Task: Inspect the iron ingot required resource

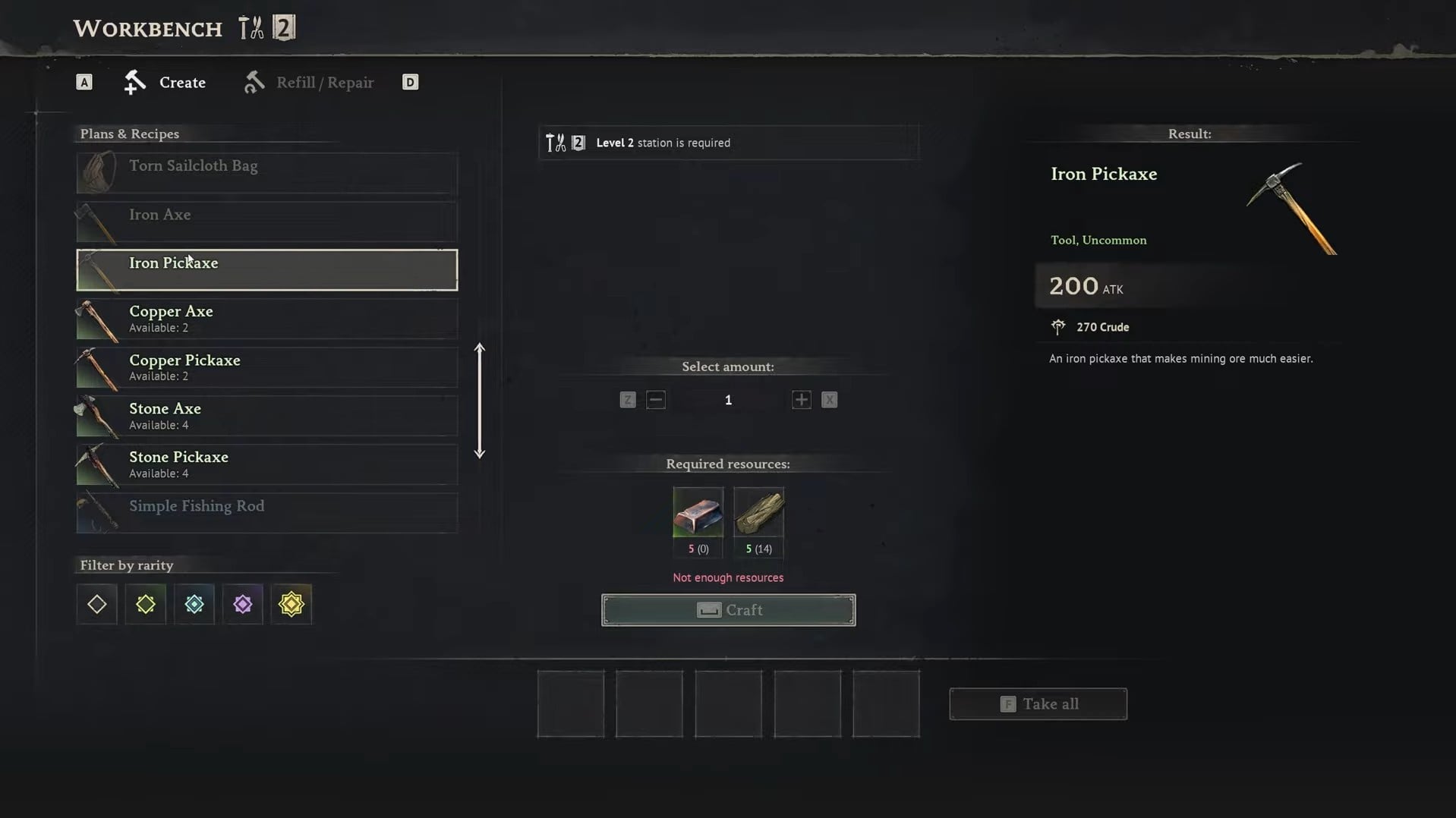Action: 698,512
